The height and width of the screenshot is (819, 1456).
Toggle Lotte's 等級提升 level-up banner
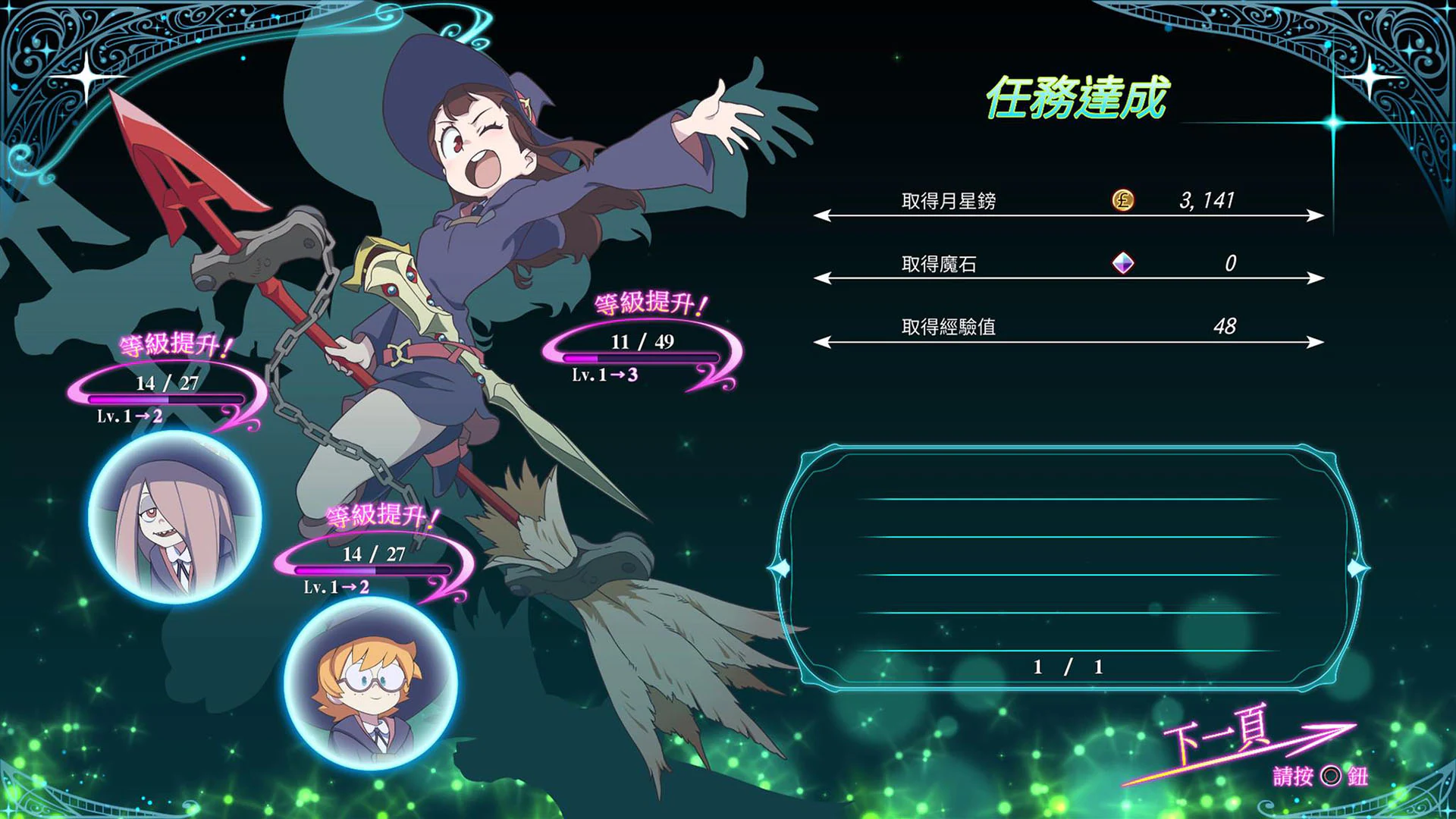[x=380, y=517]
